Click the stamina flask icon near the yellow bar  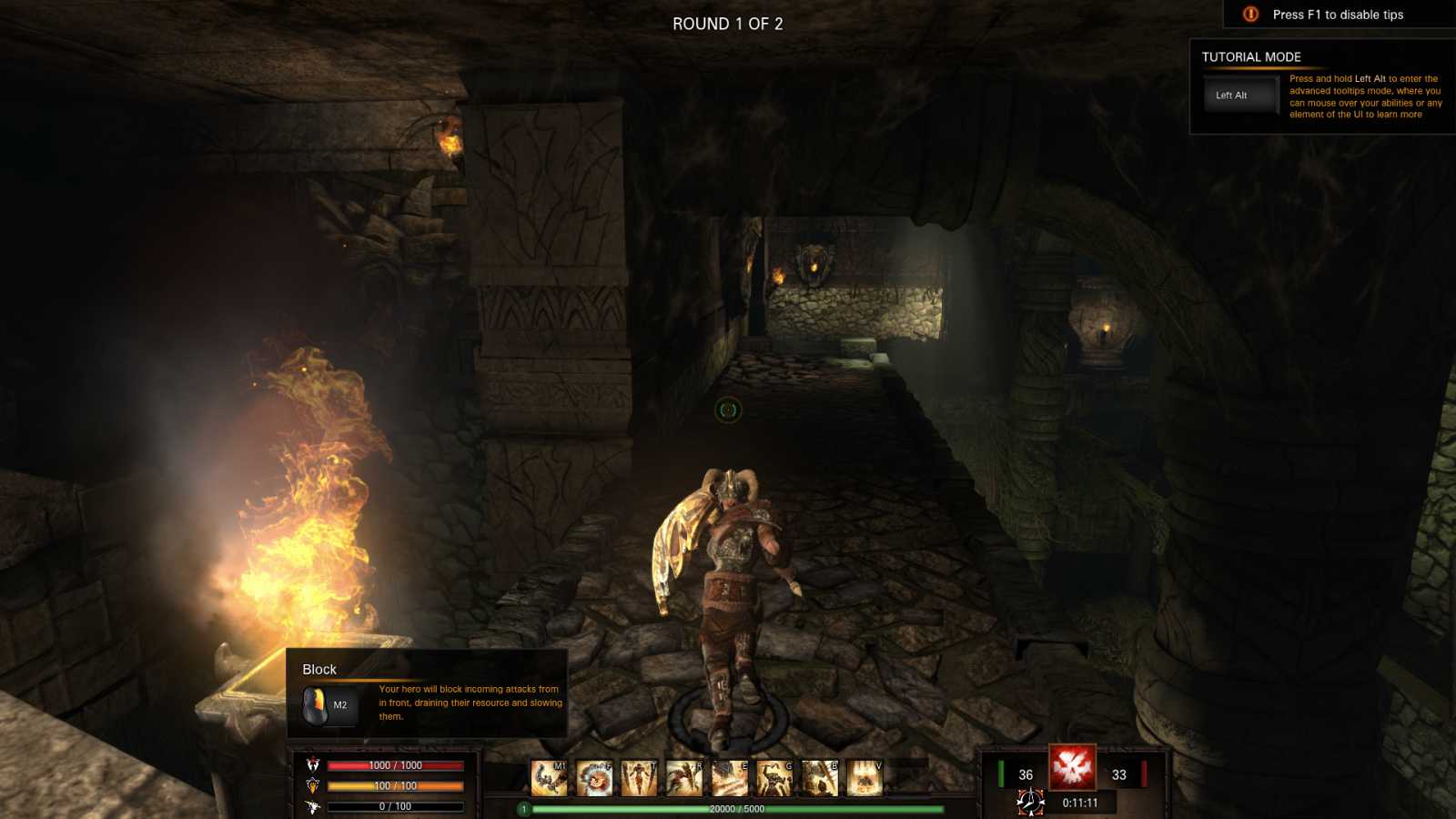[314, 785]
